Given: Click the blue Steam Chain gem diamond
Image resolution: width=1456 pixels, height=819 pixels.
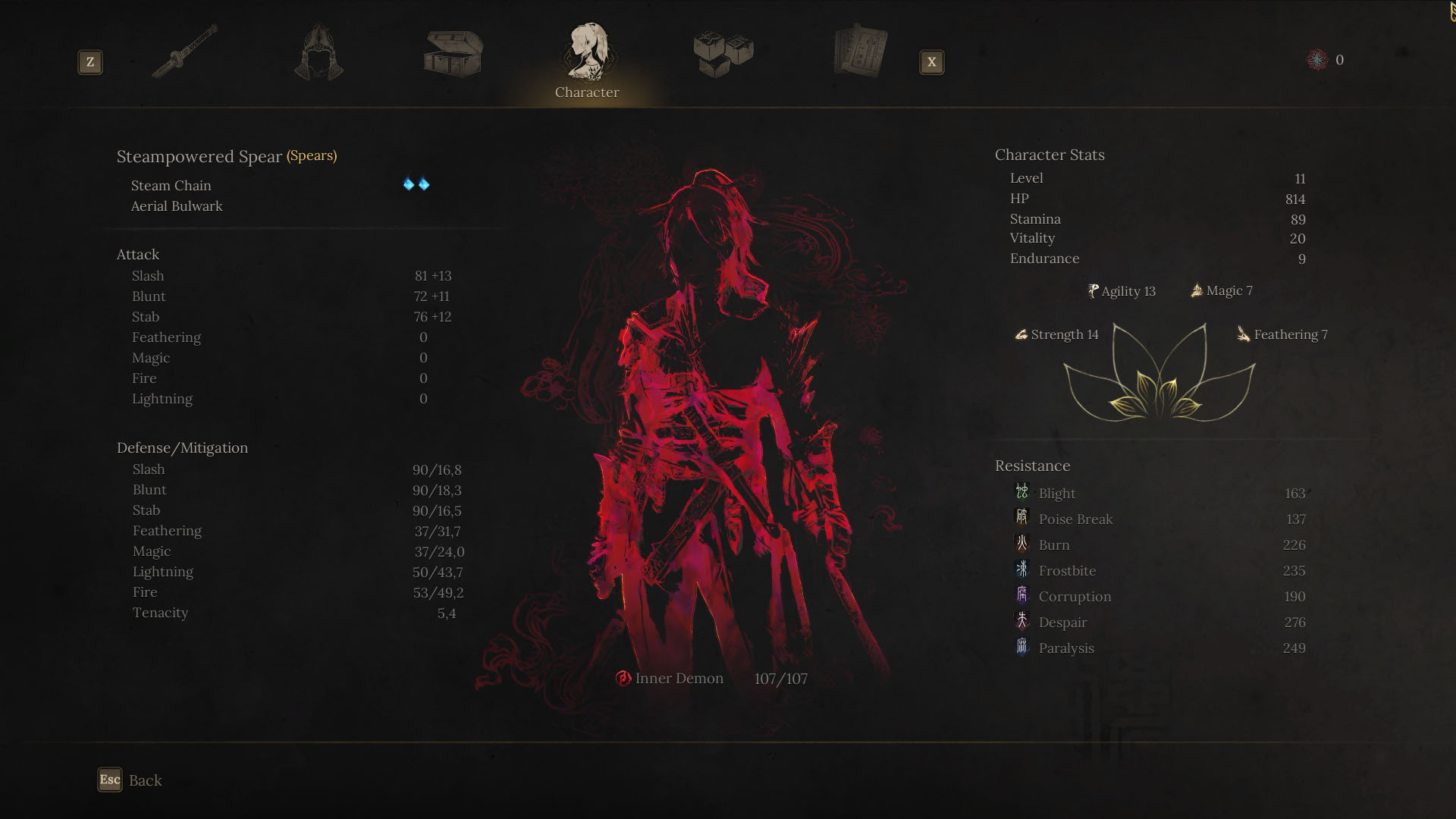Looking at the screenshot, I should pyautogui.click(x=407, y=184).
